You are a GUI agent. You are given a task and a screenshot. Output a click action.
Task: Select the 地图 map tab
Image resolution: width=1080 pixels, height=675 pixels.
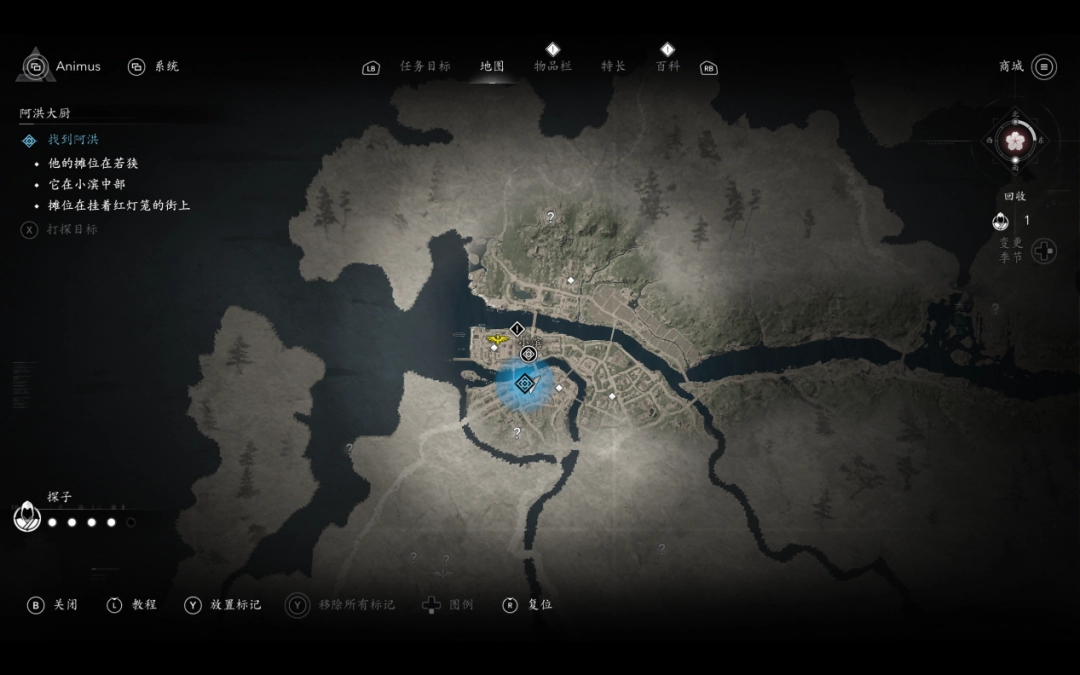tap(492, 67)
